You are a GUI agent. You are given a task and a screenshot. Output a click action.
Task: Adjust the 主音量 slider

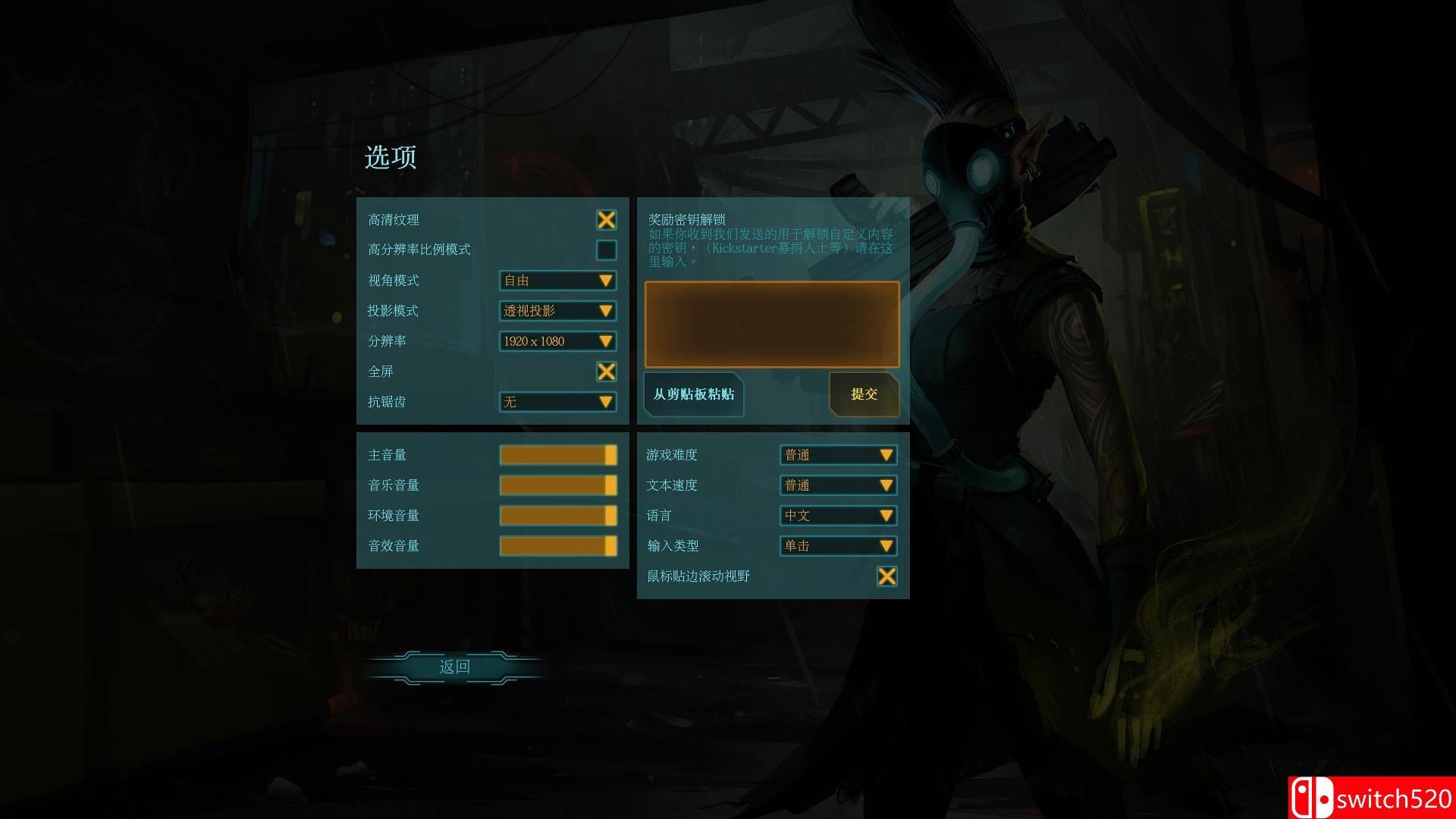[x=557, y=455]
